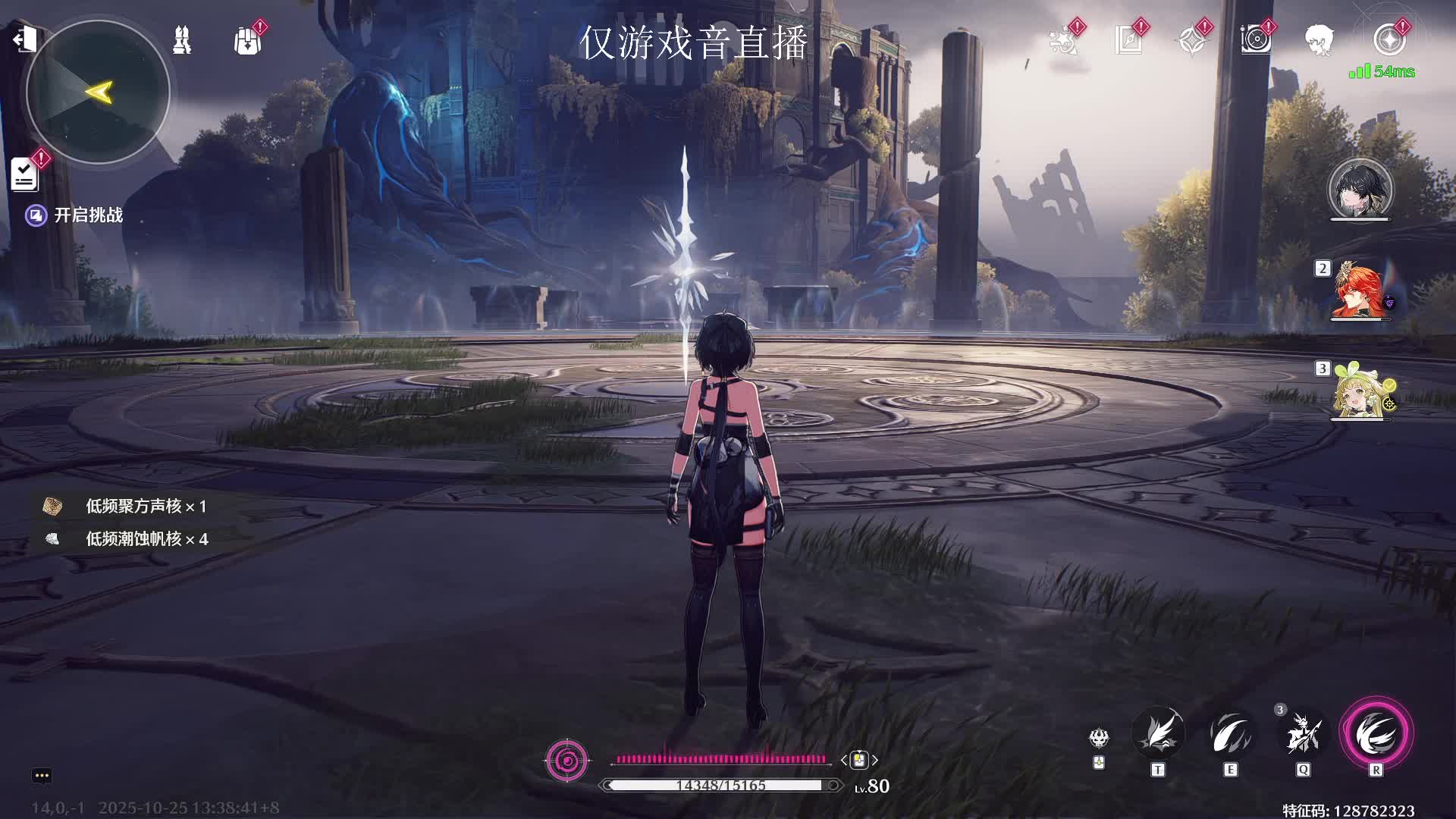Use the Q skill icon
Viewport: 1456px width, 819px height.
(1303, 734)
